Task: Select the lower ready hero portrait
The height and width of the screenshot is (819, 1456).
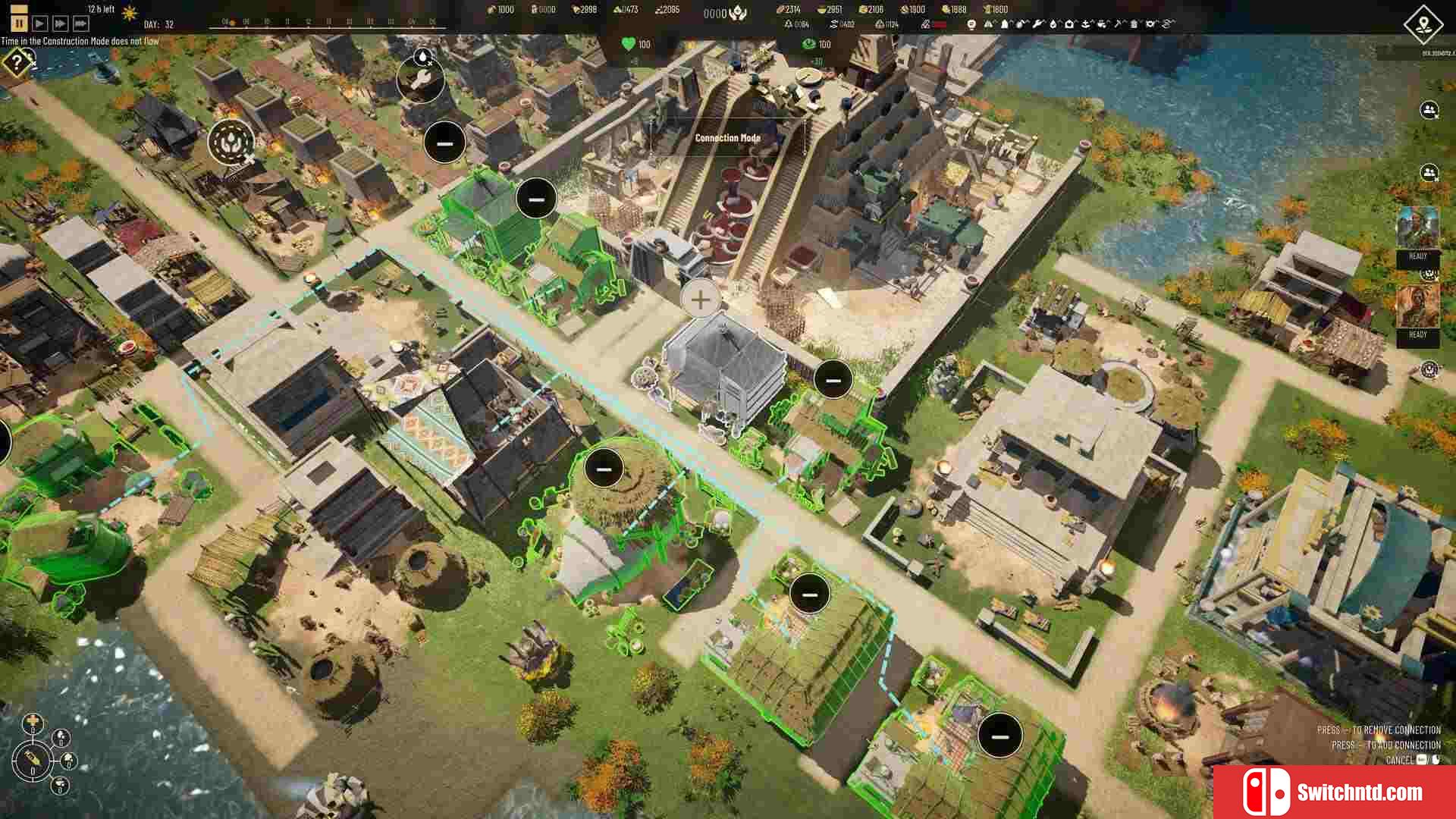Action: point(1417,306)
